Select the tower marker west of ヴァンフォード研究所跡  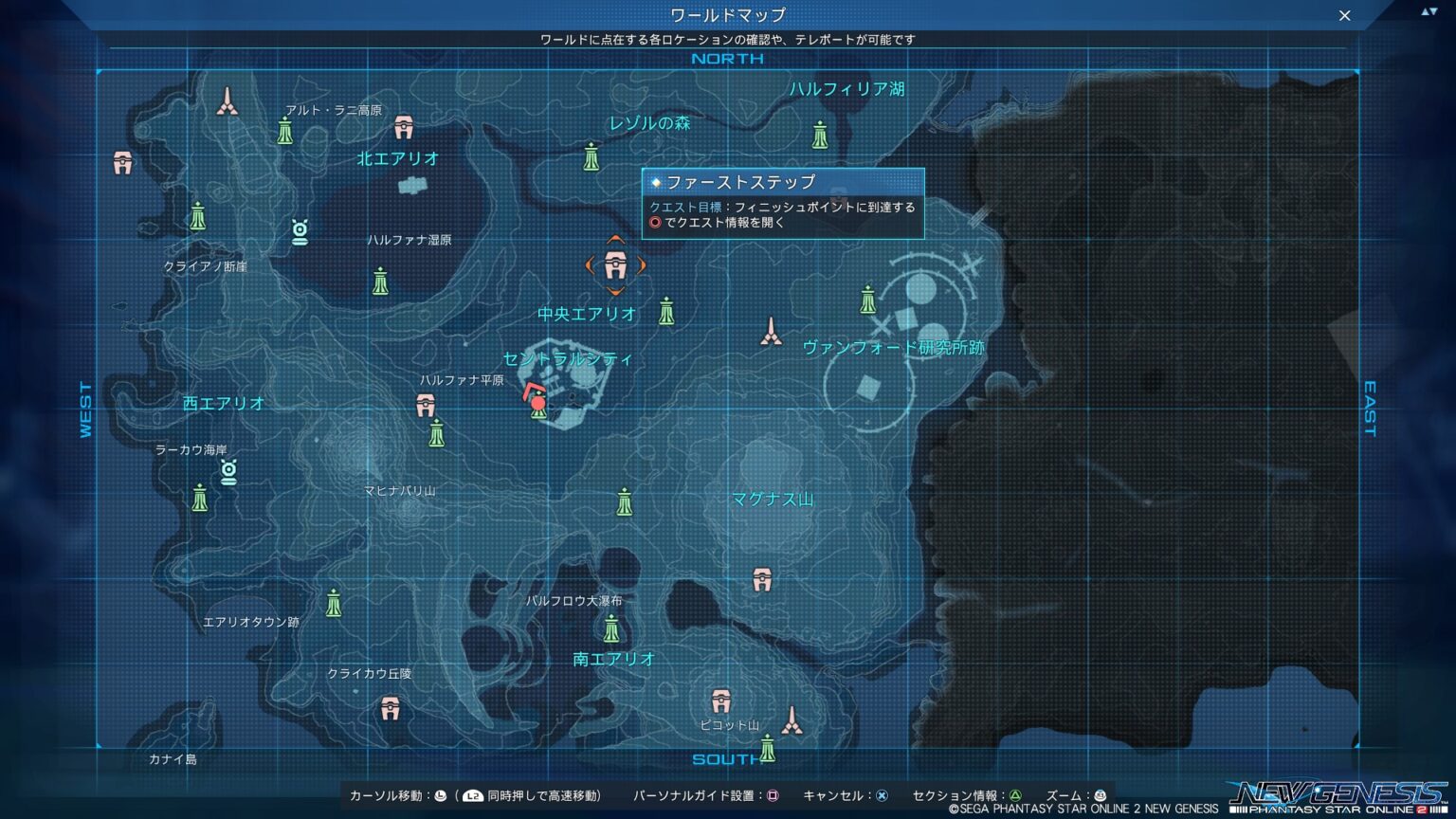[772, 332]
